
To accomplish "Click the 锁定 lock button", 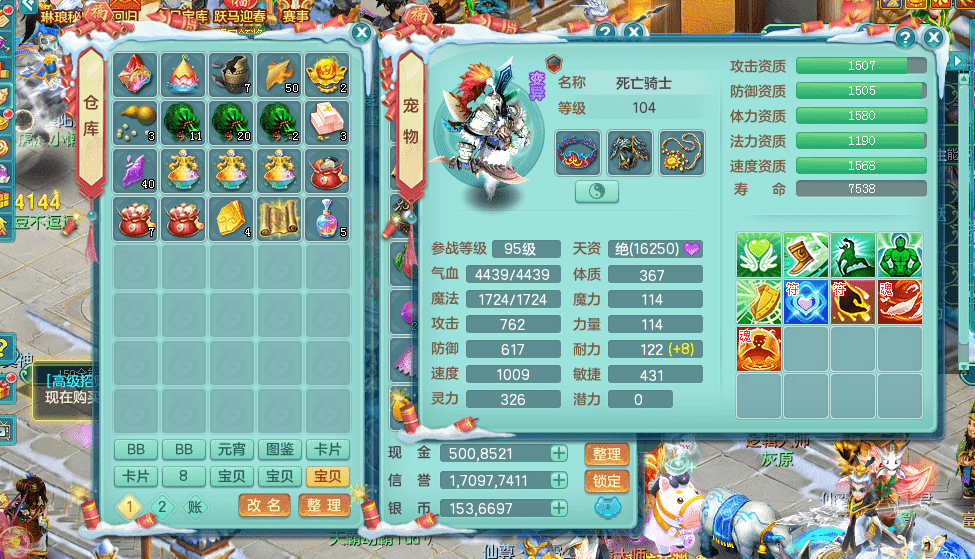I will [607, 481].
